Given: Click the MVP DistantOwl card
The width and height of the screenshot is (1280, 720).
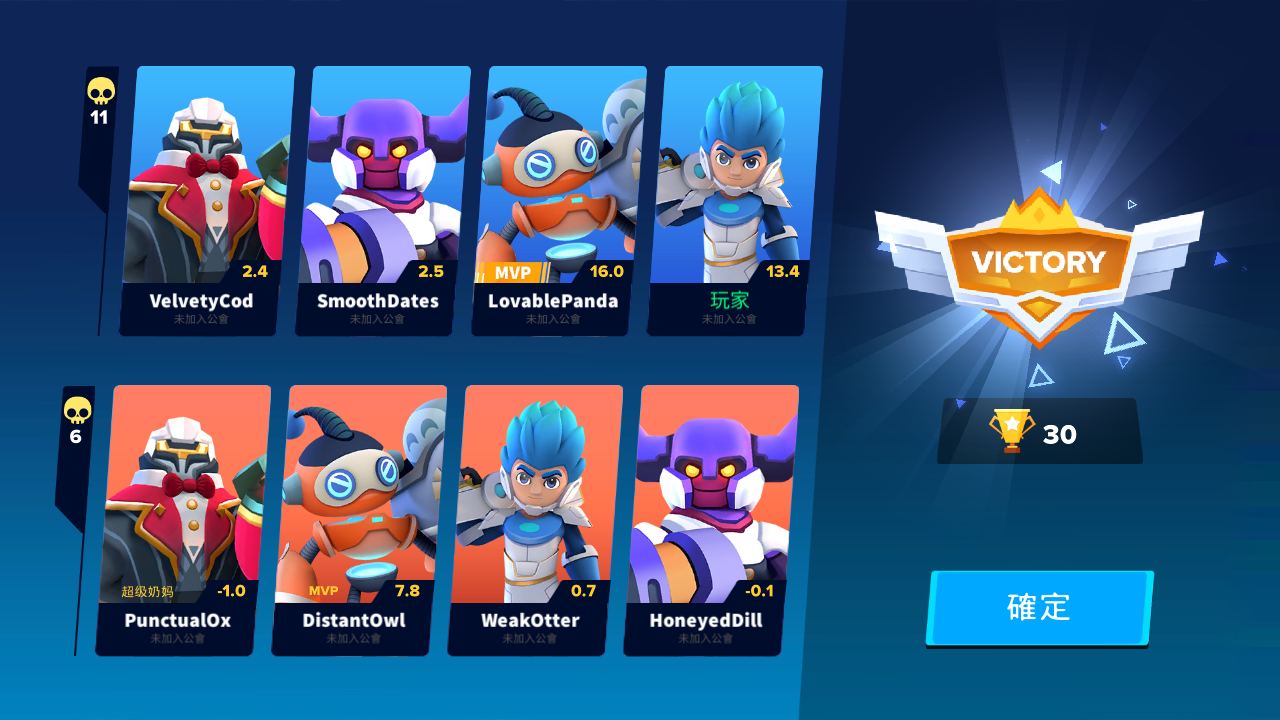Looking at the screenshot, I should [358, 520].
